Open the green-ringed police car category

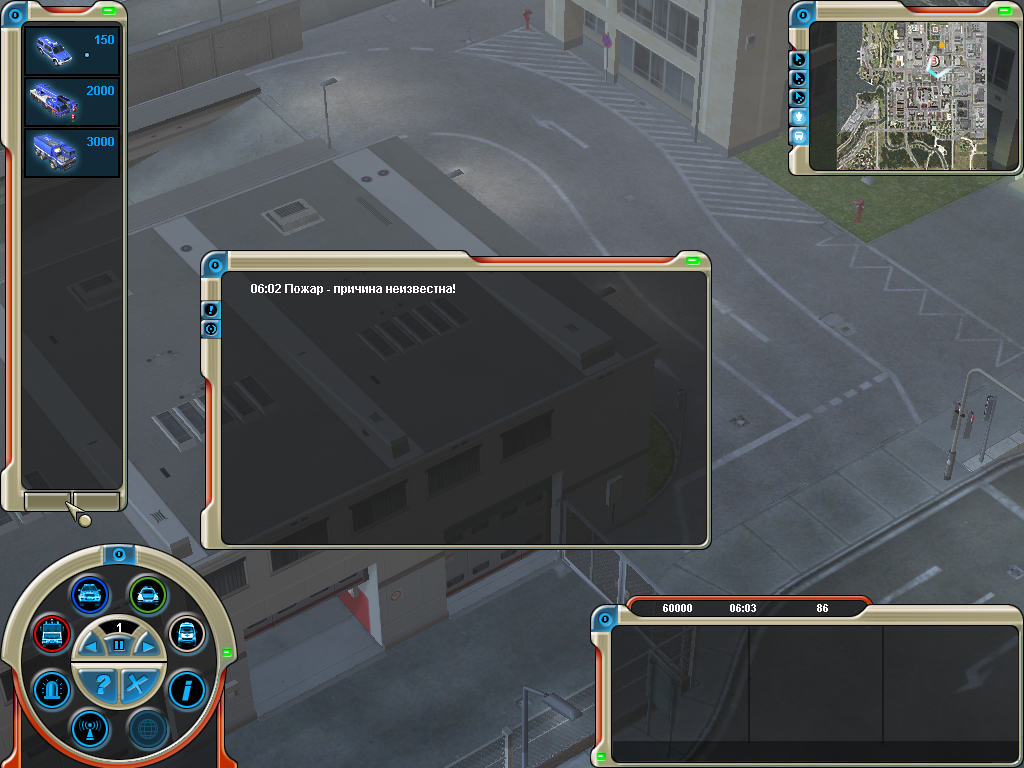click(148, 595)
